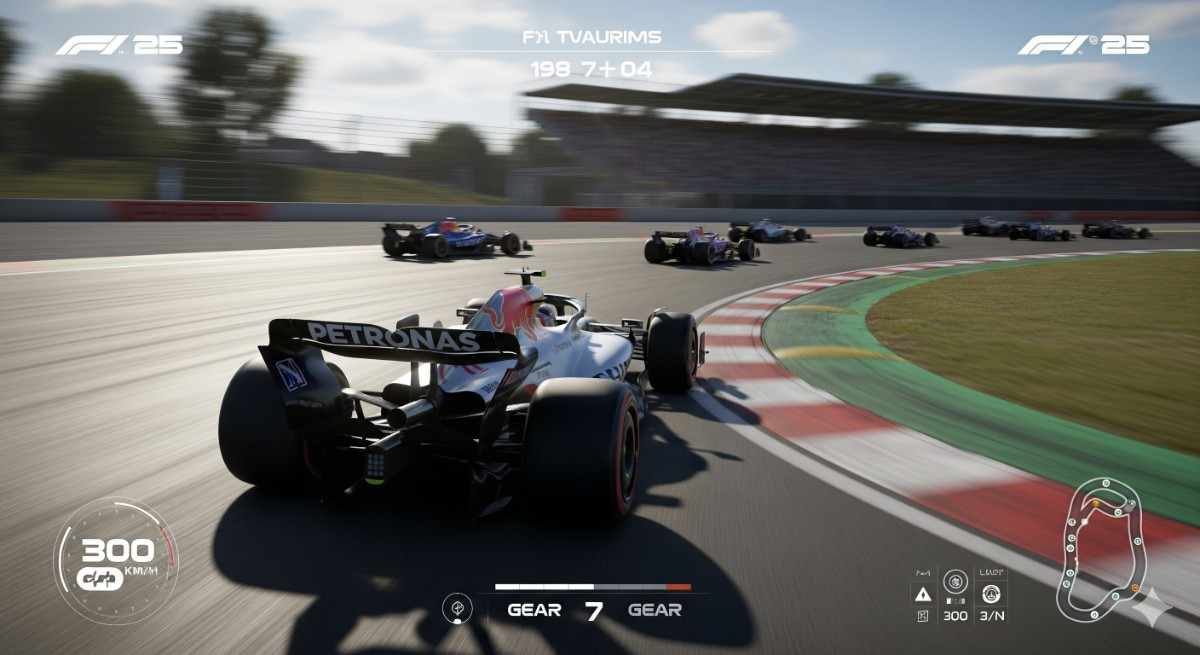Click the round icon left of GEAR
This screenshot has height=655, width=1200.
coord(458,607)
